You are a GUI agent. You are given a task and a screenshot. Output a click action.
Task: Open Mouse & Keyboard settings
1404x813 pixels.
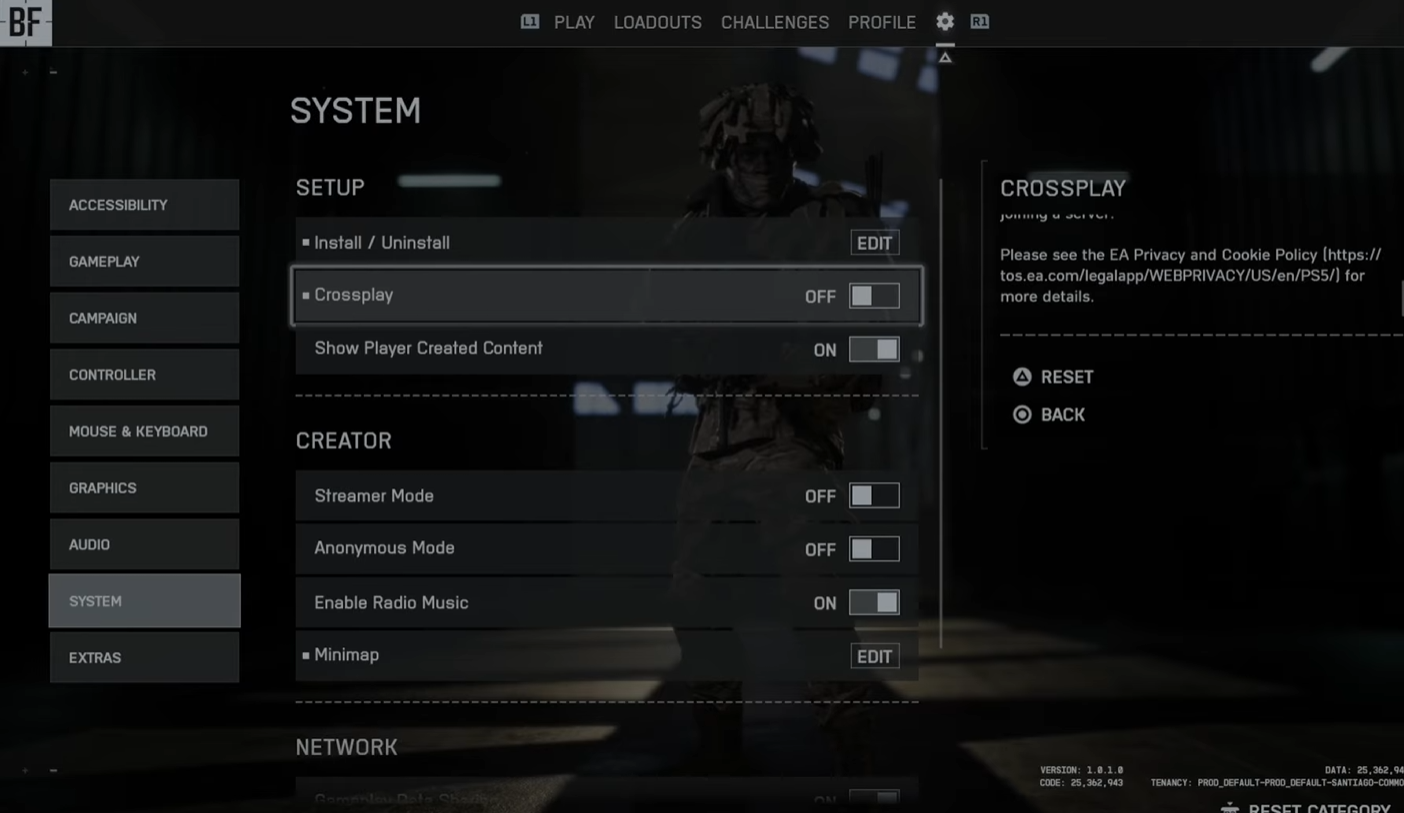coord(144,431)
